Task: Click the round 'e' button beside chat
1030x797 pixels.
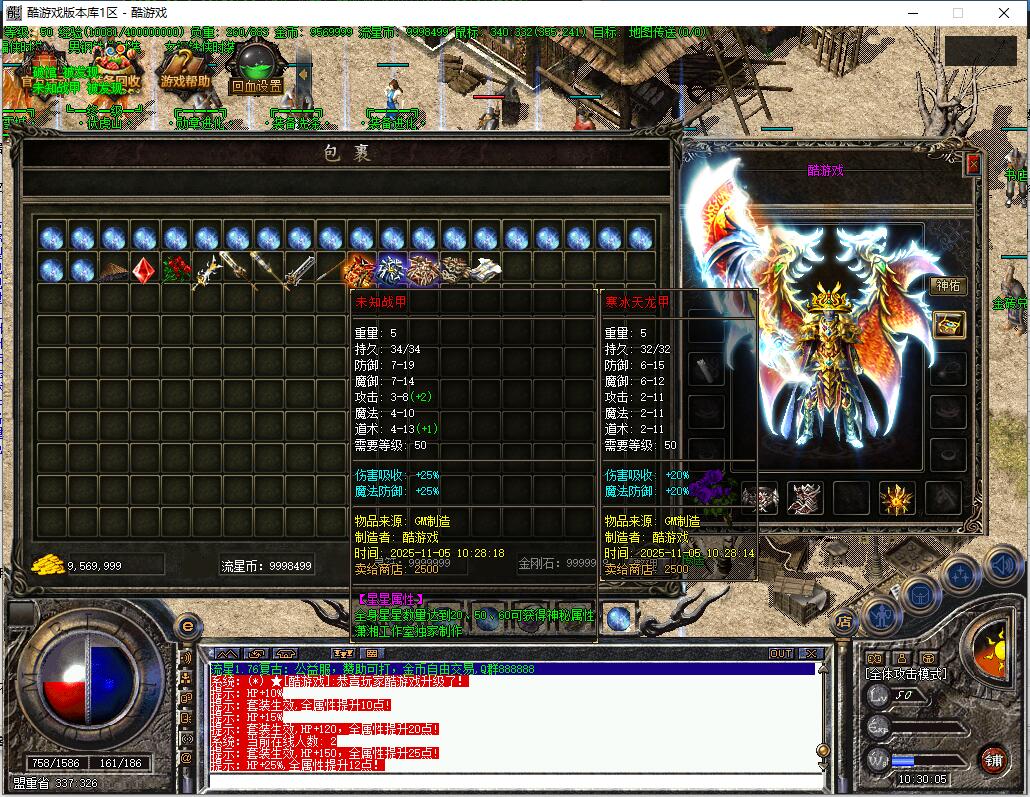Action: (x=186, y=627)
